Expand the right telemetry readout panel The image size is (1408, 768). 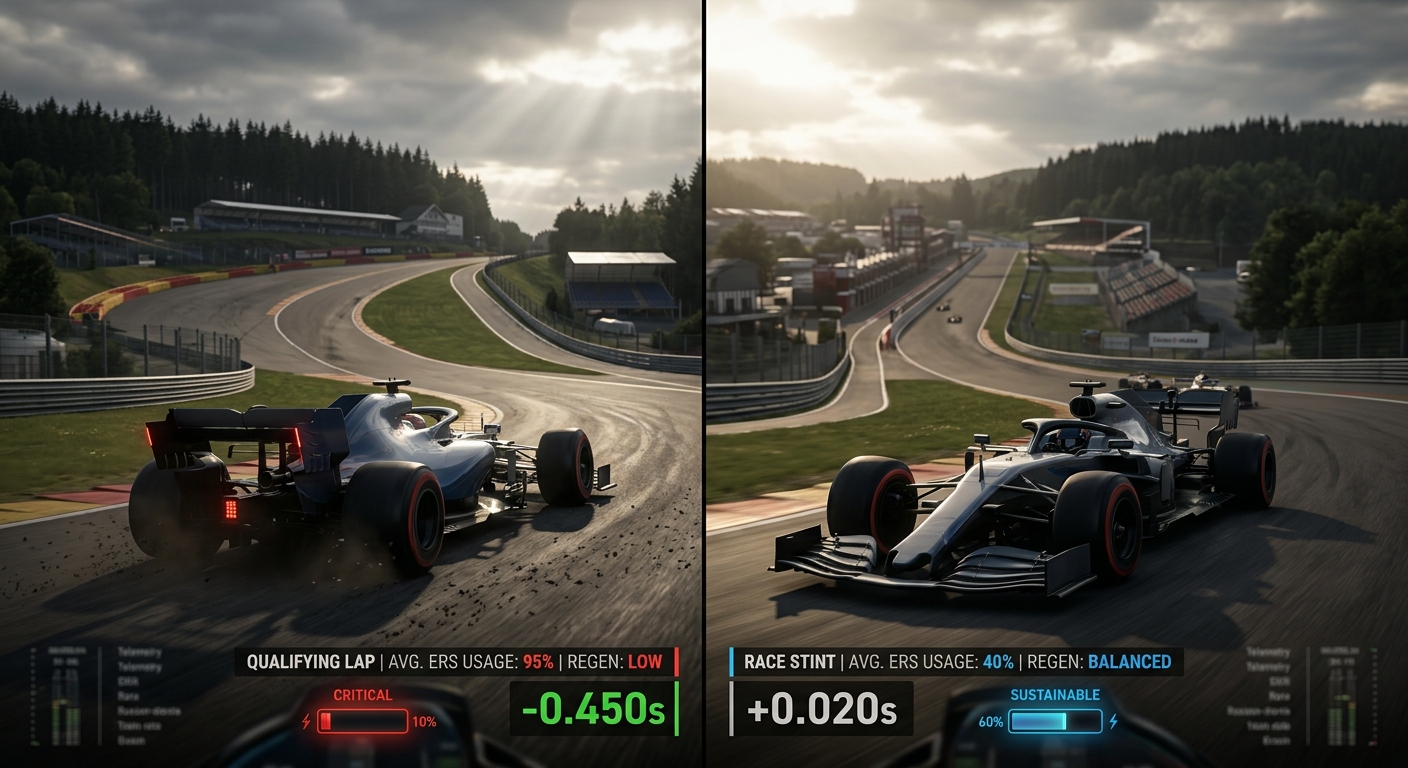point(1342,702)
